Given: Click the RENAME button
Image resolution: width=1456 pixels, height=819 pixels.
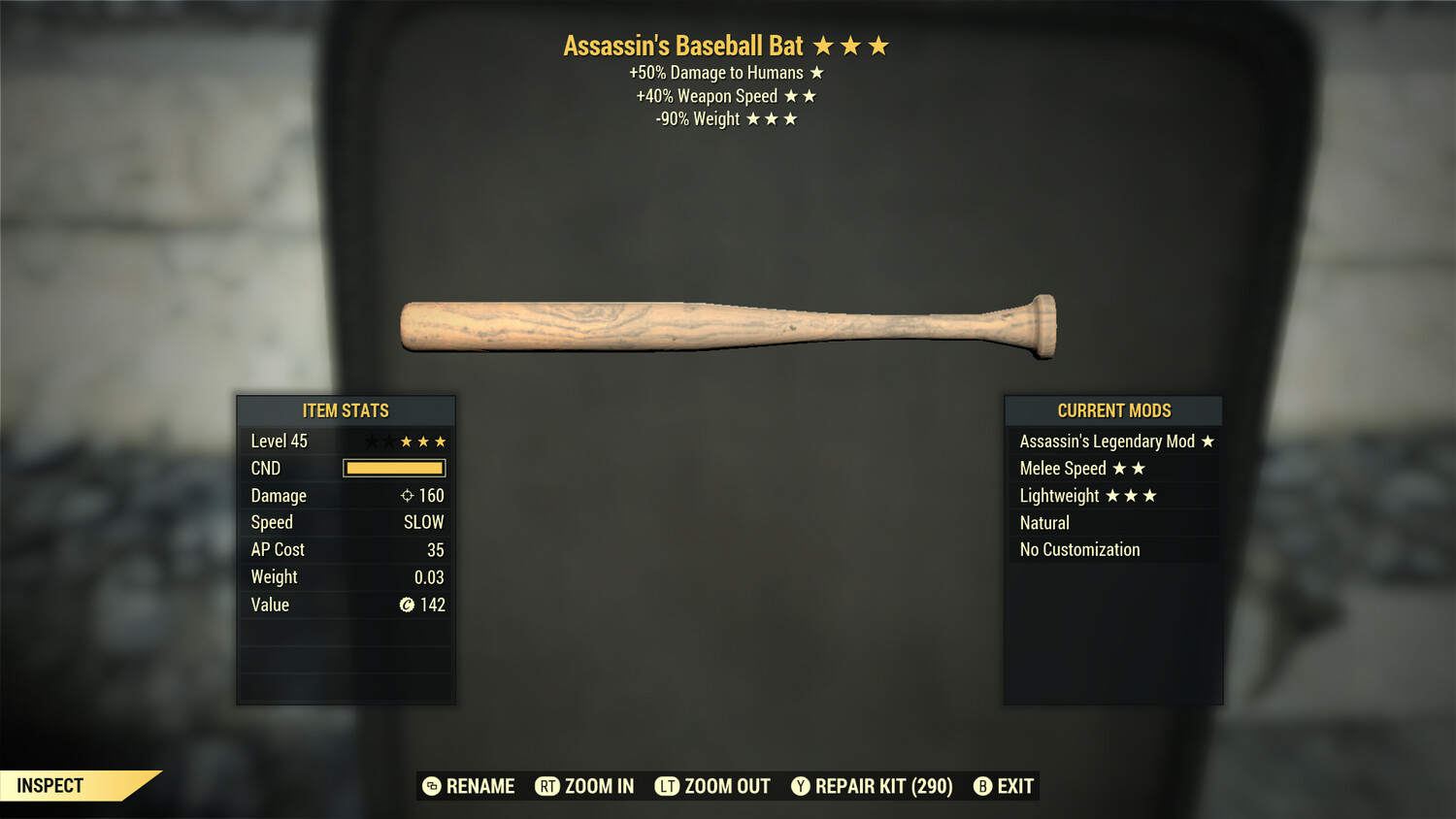Looking at the screenshot, I should click(480, 786).
